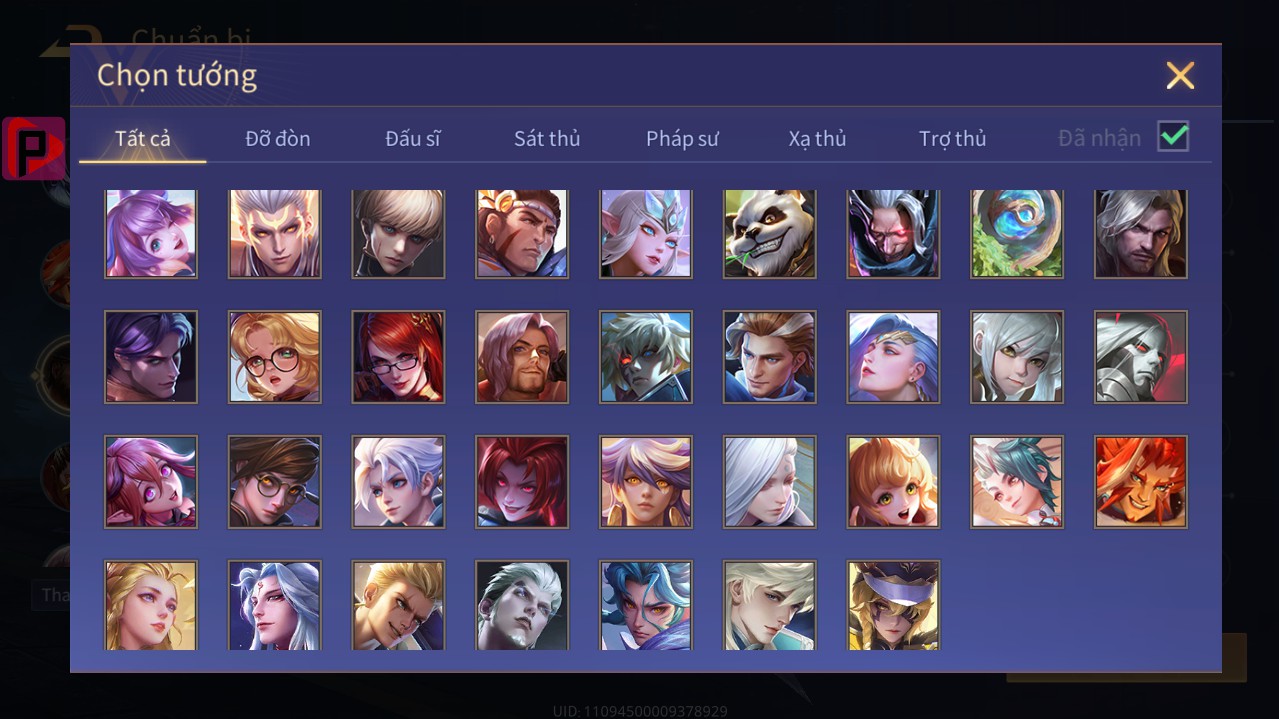The image size is (1279, 719).
Task: Pick the brown-haired man with yellow glasses
Action: pyautogui.click(x=275, y=482)
